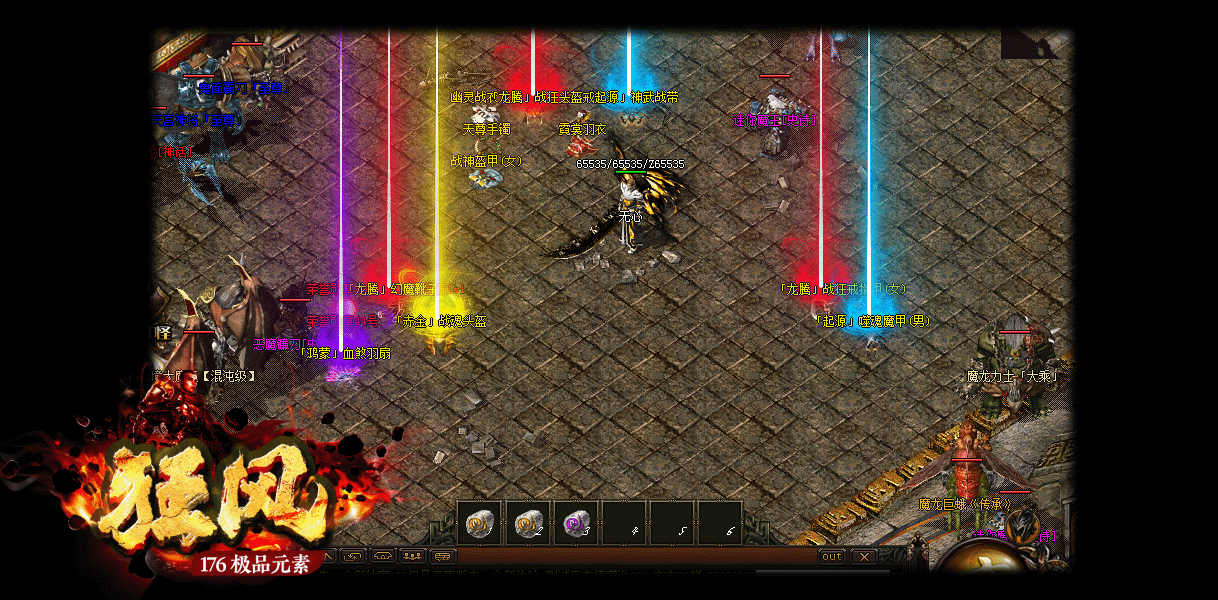Click the "out" button
This screenshot has width=1218, height=600.
832,556
